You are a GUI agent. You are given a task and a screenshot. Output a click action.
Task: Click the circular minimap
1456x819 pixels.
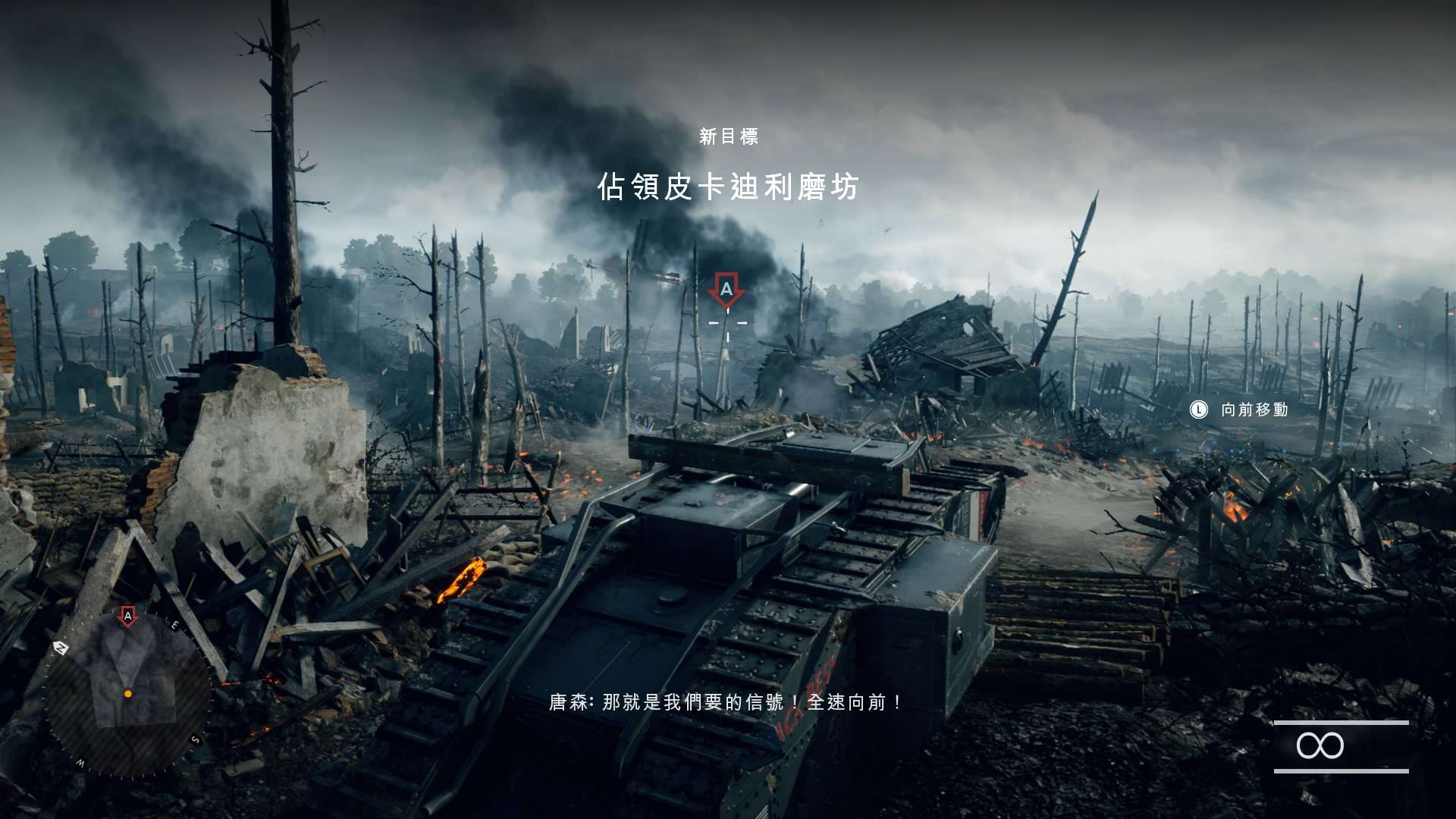pyautogui.click(x=127, y=694)
